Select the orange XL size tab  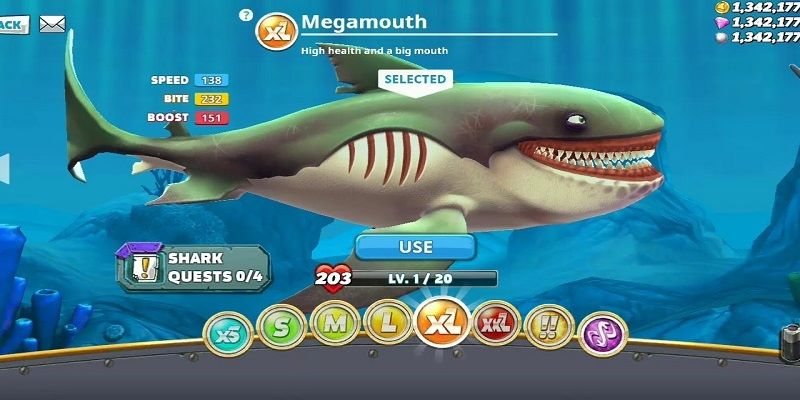coord(441,324)
